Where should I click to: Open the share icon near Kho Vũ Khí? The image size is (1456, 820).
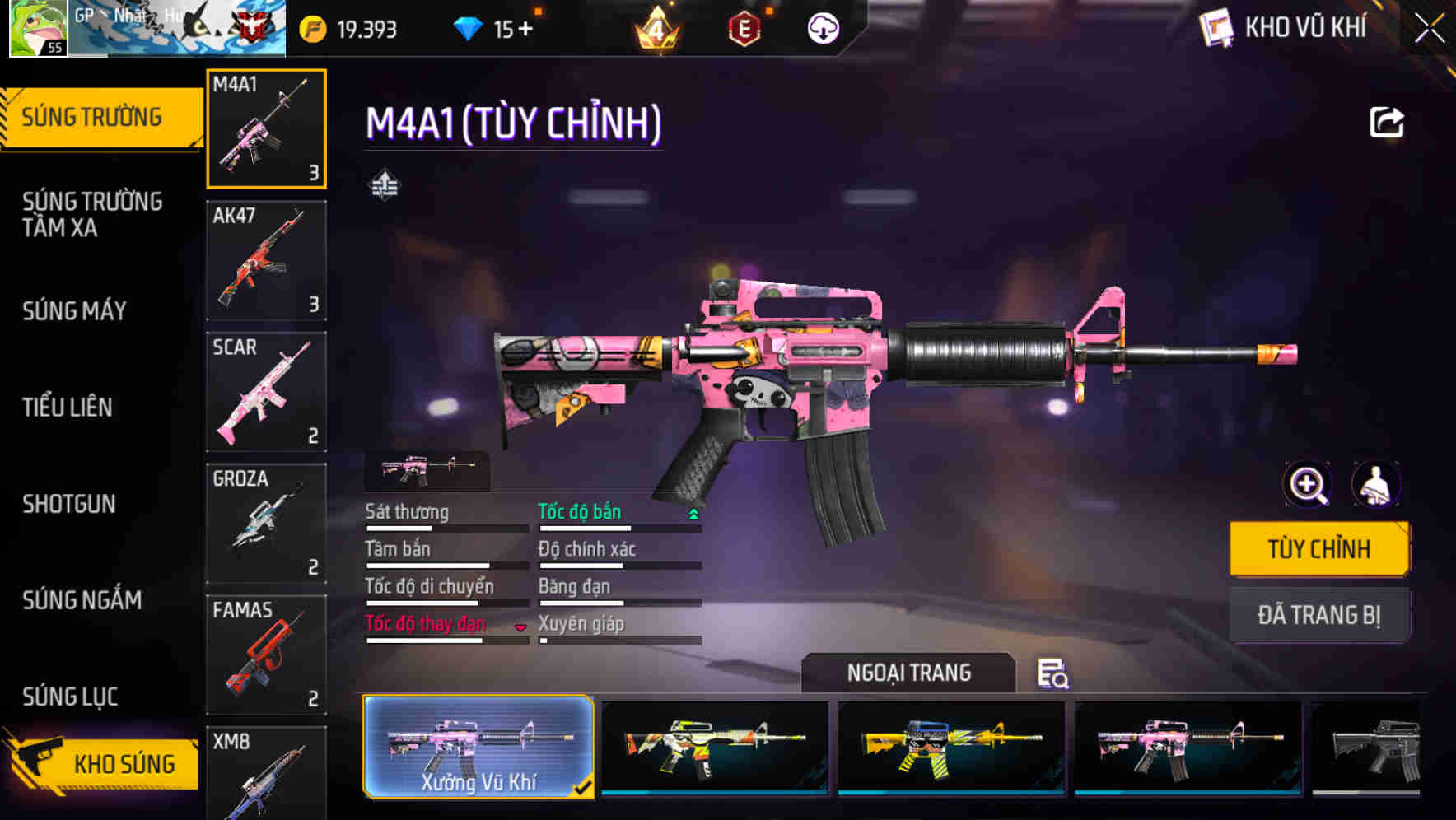1388,122
